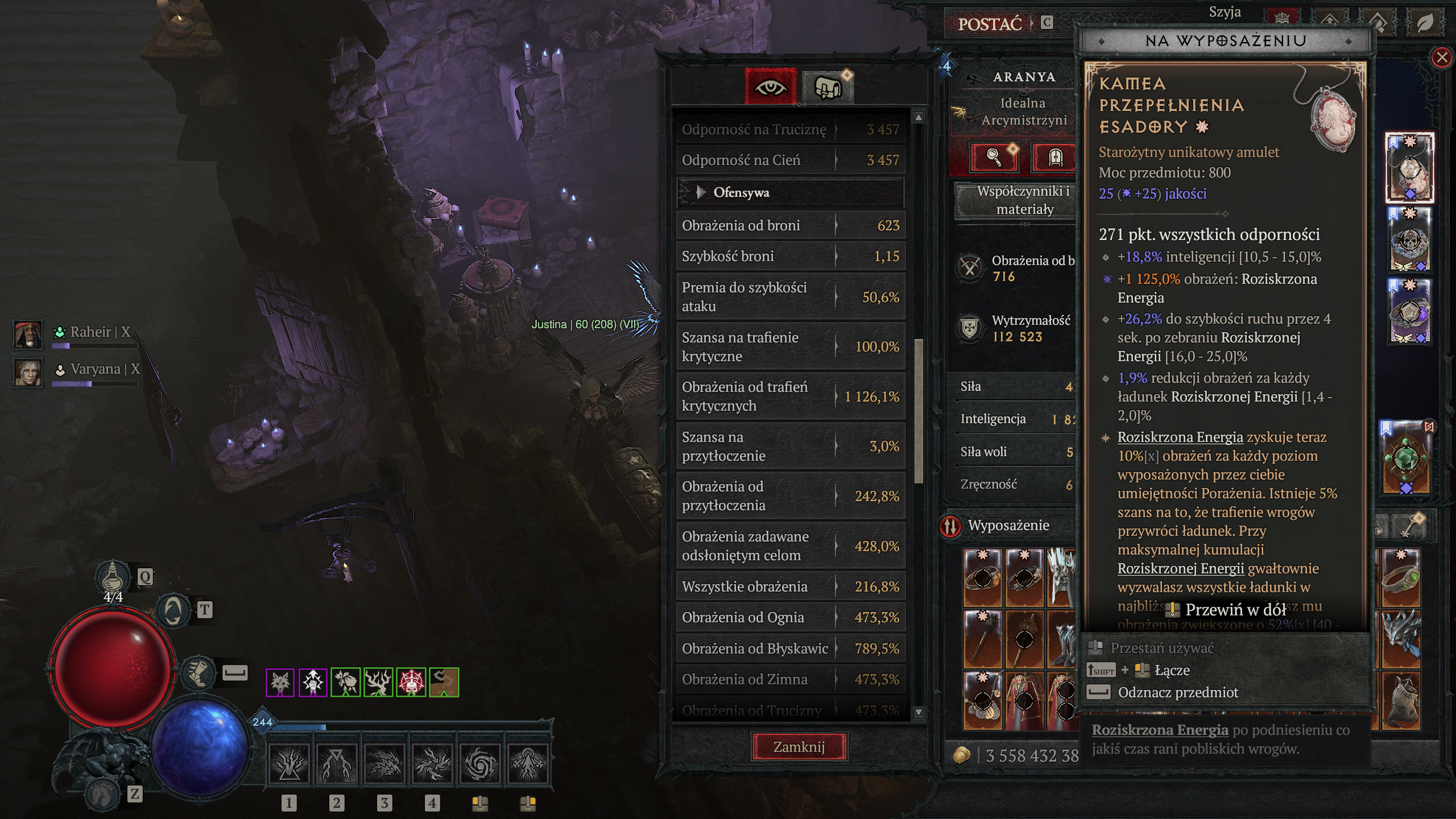Viewport: 1456px width, 819px height.
Task: Click the wardrobe button under Aranya
Action: pos(1054,157)
